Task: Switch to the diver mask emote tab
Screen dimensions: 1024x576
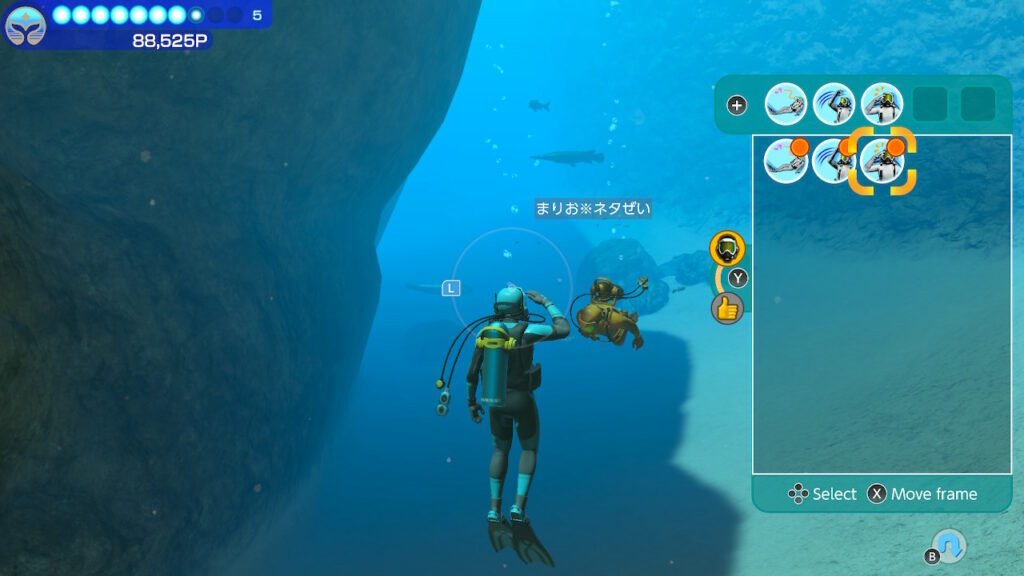Action: click(727, 248)
